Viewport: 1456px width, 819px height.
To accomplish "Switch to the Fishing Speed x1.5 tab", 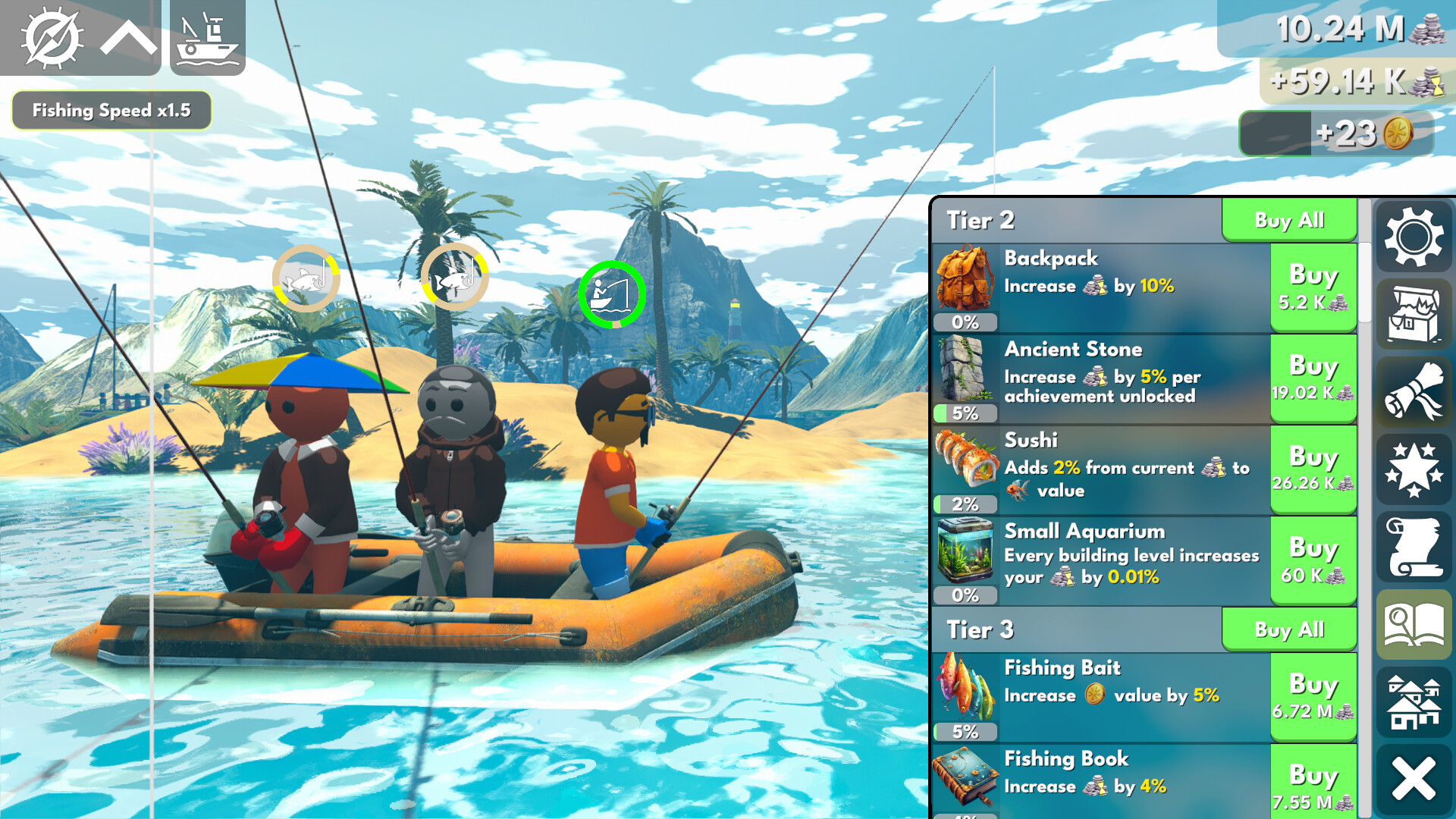I will pos(111,110).
